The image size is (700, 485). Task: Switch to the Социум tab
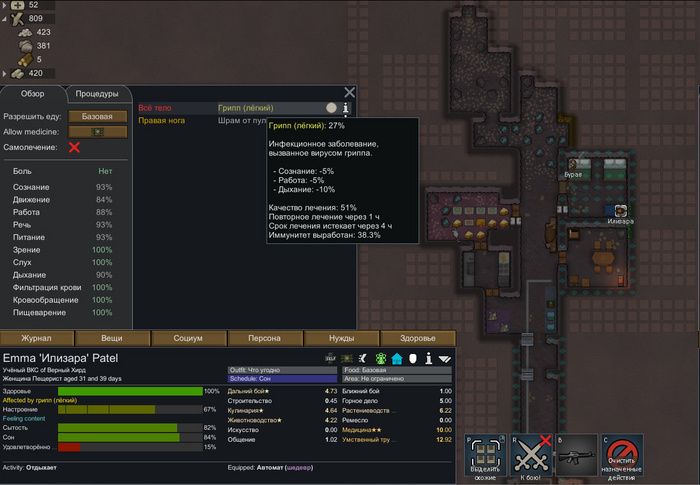pos(189,338)
